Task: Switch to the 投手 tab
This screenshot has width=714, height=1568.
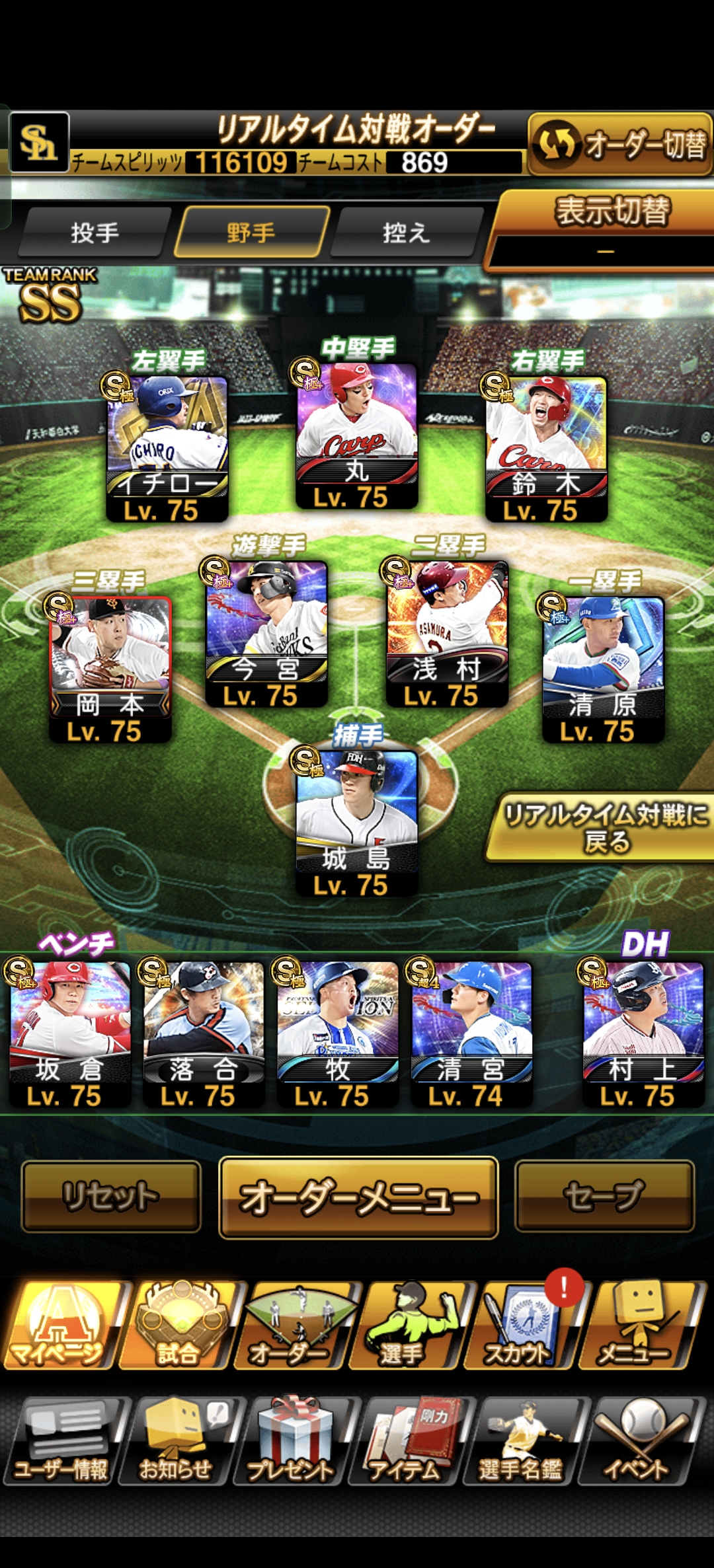Action: point(95,233)
